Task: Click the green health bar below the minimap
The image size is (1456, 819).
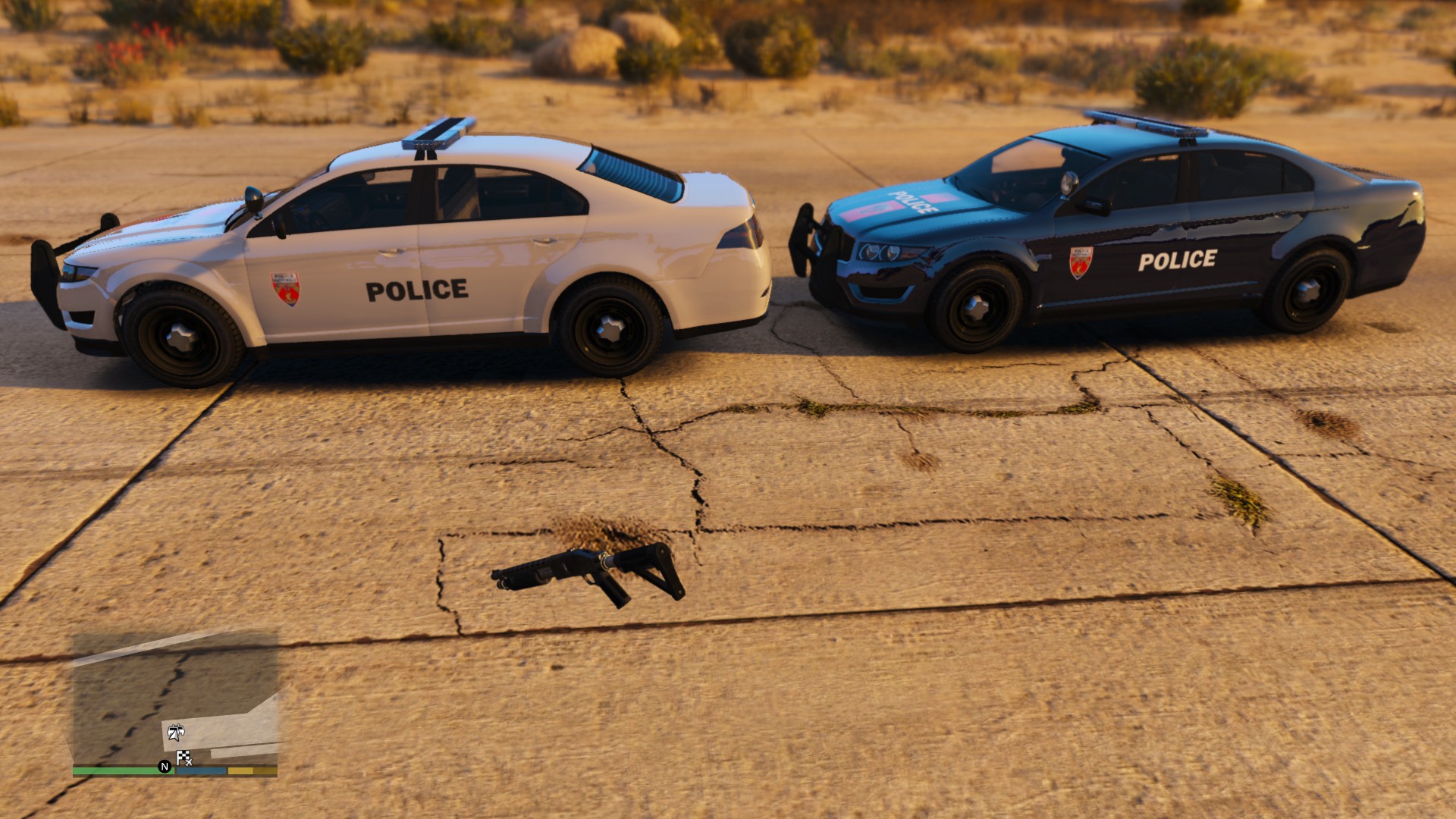Action: click(x=119, y=772)
